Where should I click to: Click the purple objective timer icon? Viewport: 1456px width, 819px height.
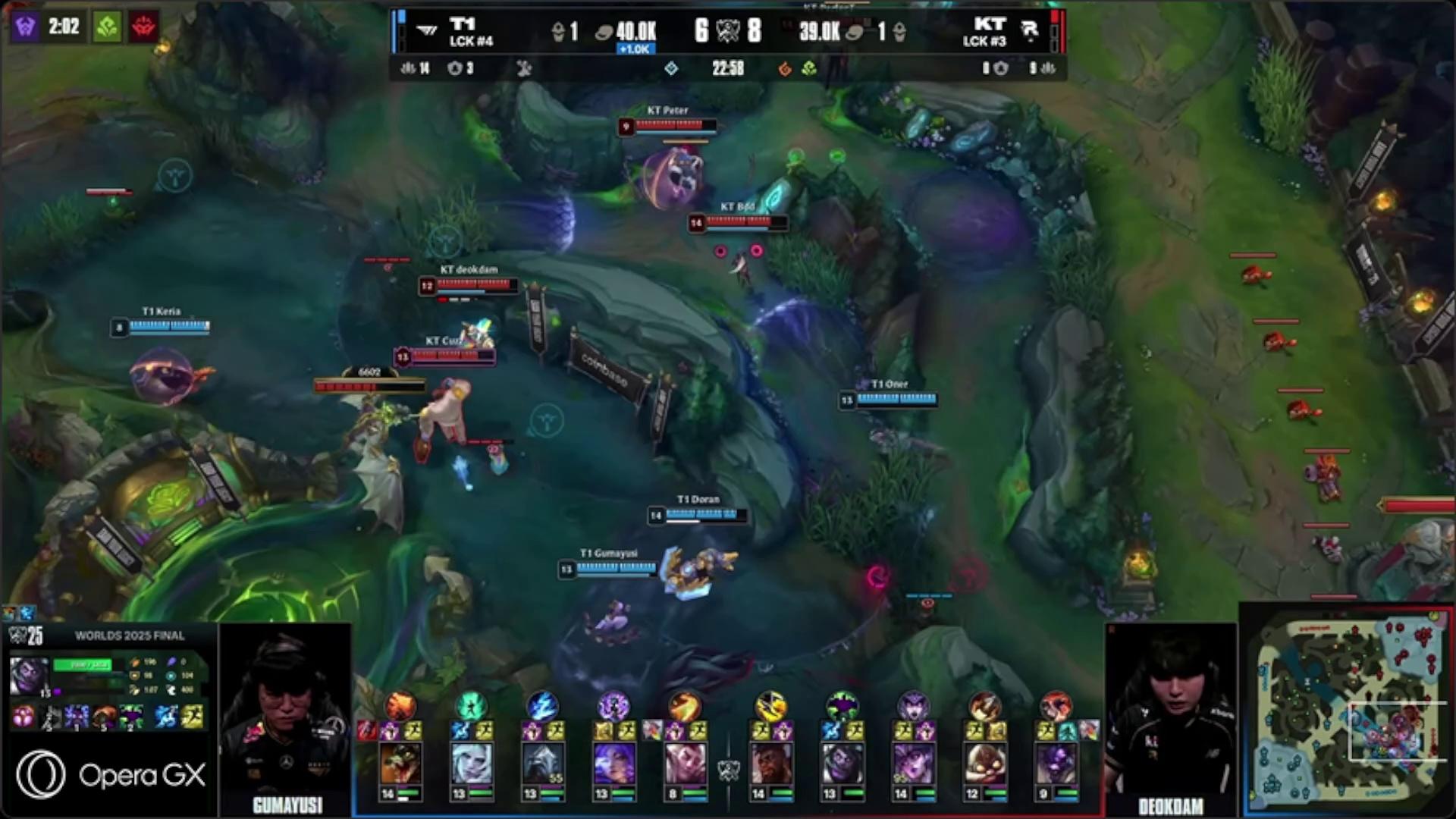25,27
